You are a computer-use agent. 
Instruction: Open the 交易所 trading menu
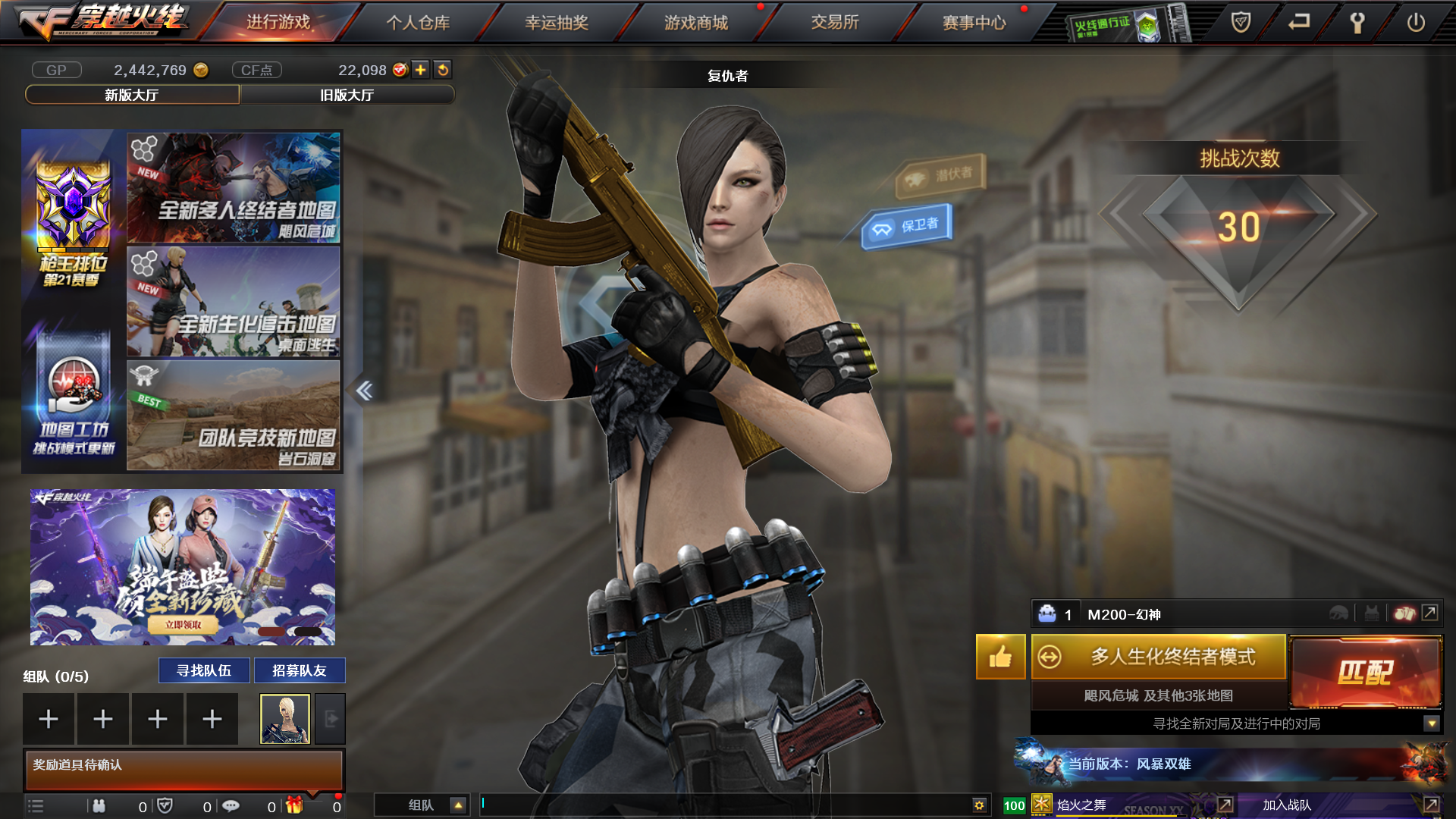pos(835,23)
